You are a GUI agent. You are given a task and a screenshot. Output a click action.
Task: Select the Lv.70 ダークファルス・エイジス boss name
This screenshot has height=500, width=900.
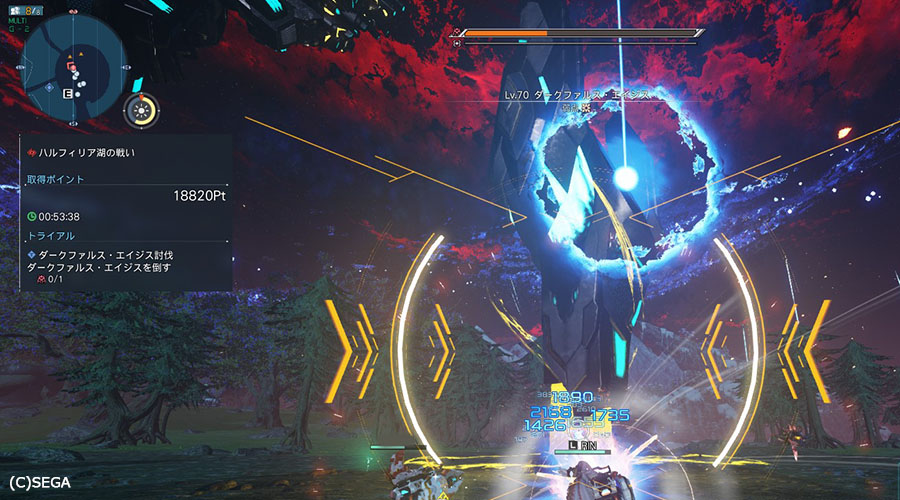tap(577, 95)
